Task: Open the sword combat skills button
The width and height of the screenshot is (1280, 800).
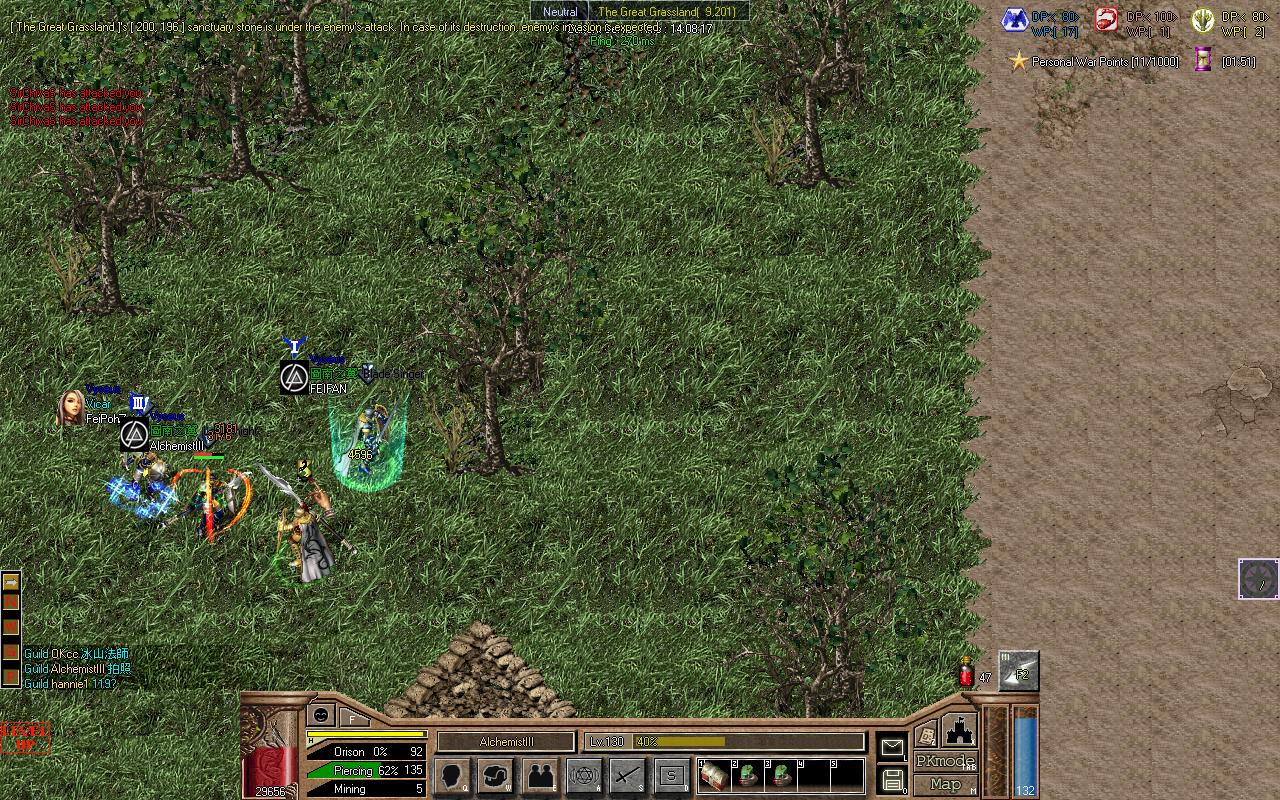Action: click(628, 776)
